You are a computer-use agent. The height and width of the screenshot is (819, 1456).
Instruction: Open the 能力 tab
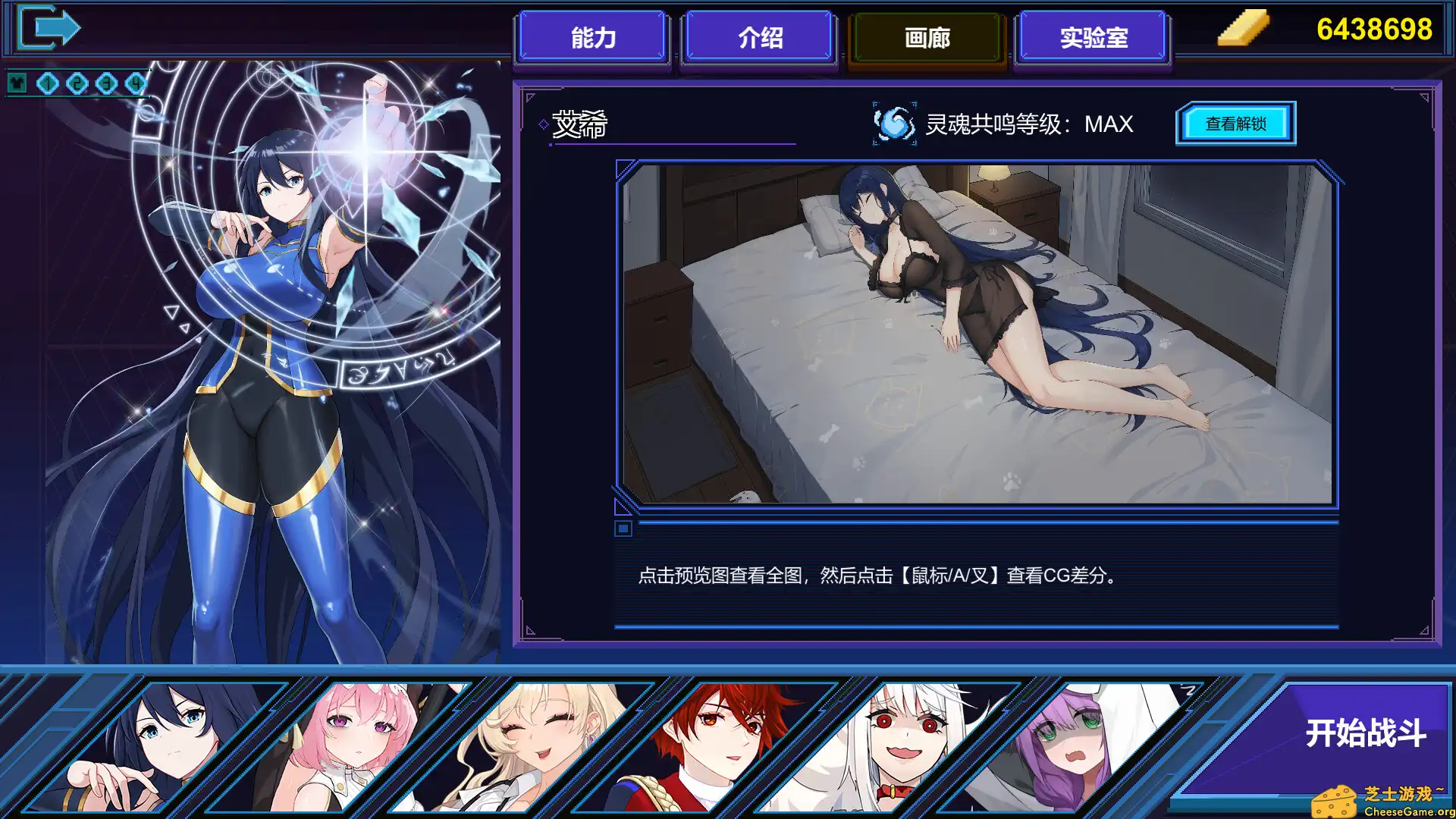(x=591, y=36)
